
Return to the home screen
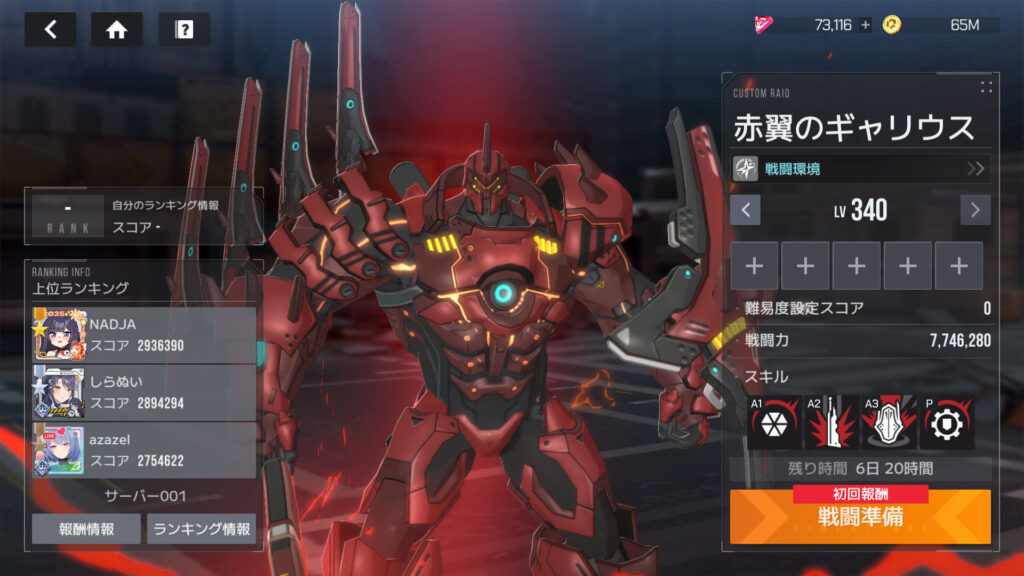[117, 29]
